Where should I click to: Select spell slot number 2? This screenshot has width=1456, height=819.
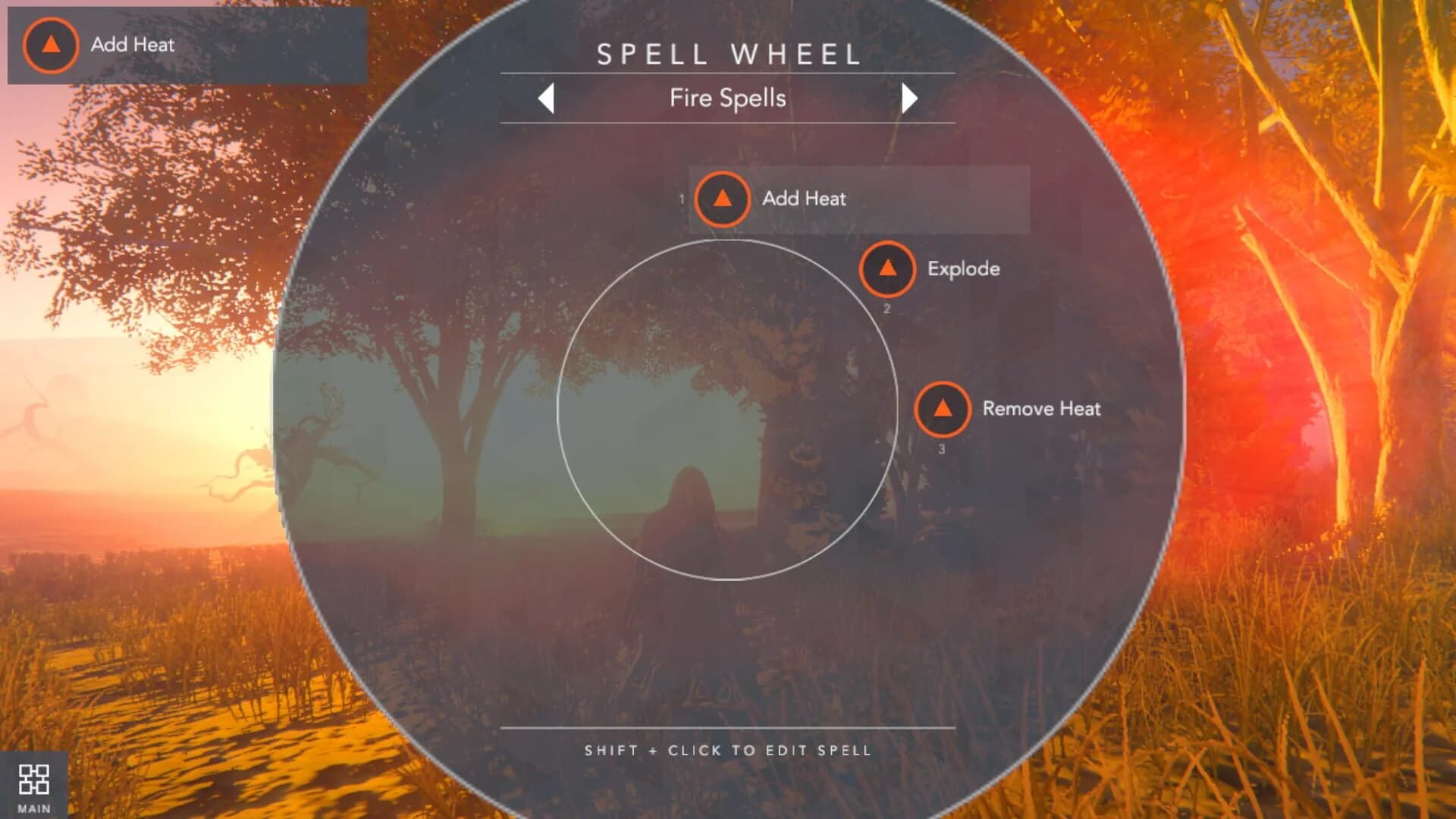click(886, 309)
